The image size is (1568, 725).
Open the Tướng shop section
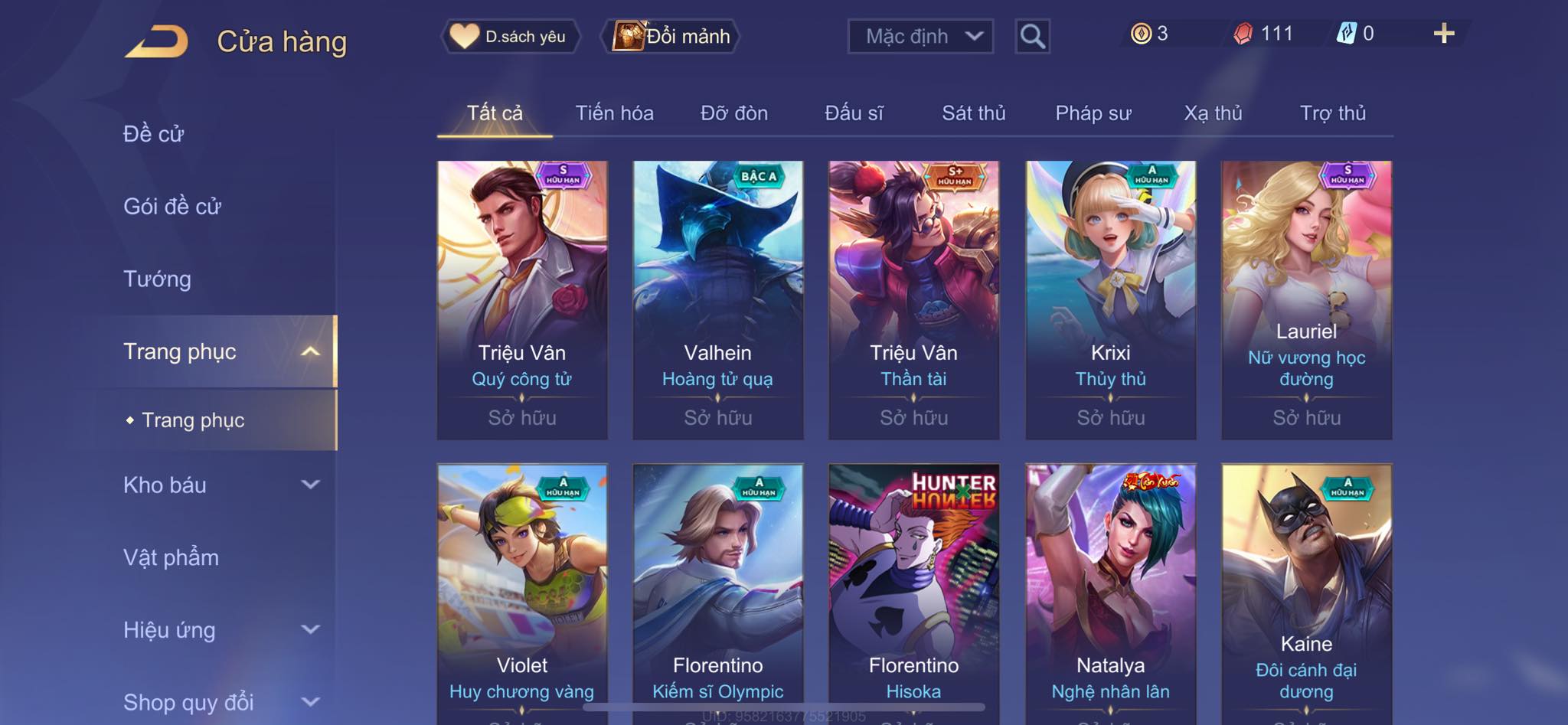157,279
